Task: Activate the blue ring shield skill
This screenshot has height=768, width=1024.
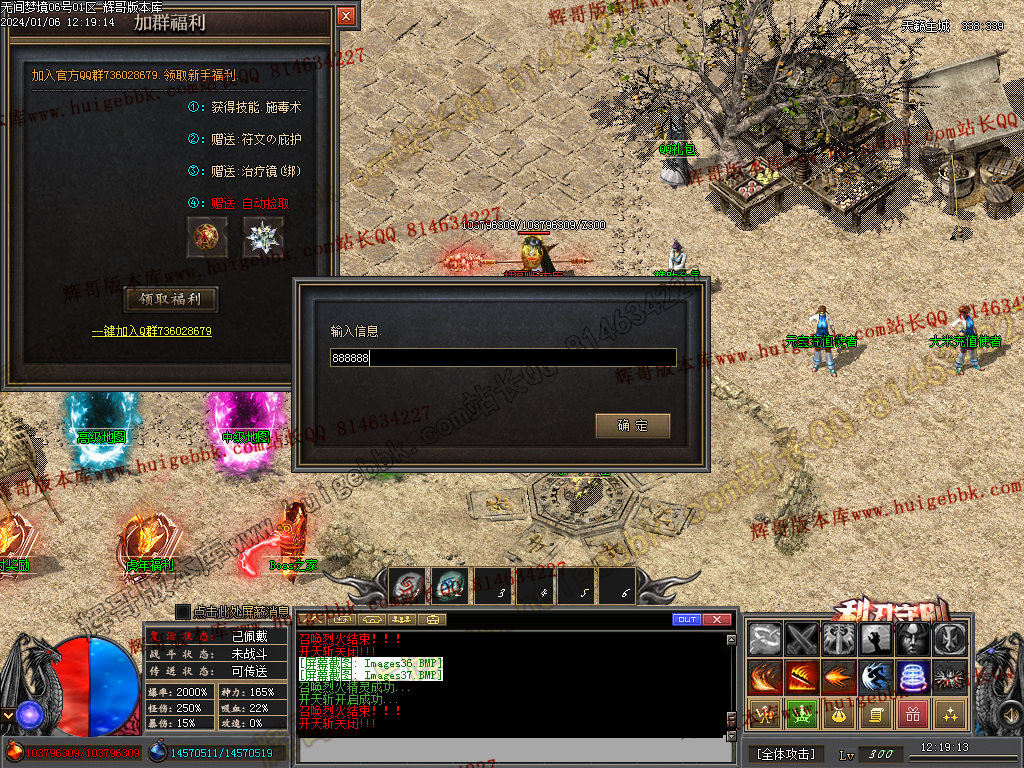Action: (x=913, y=677)
